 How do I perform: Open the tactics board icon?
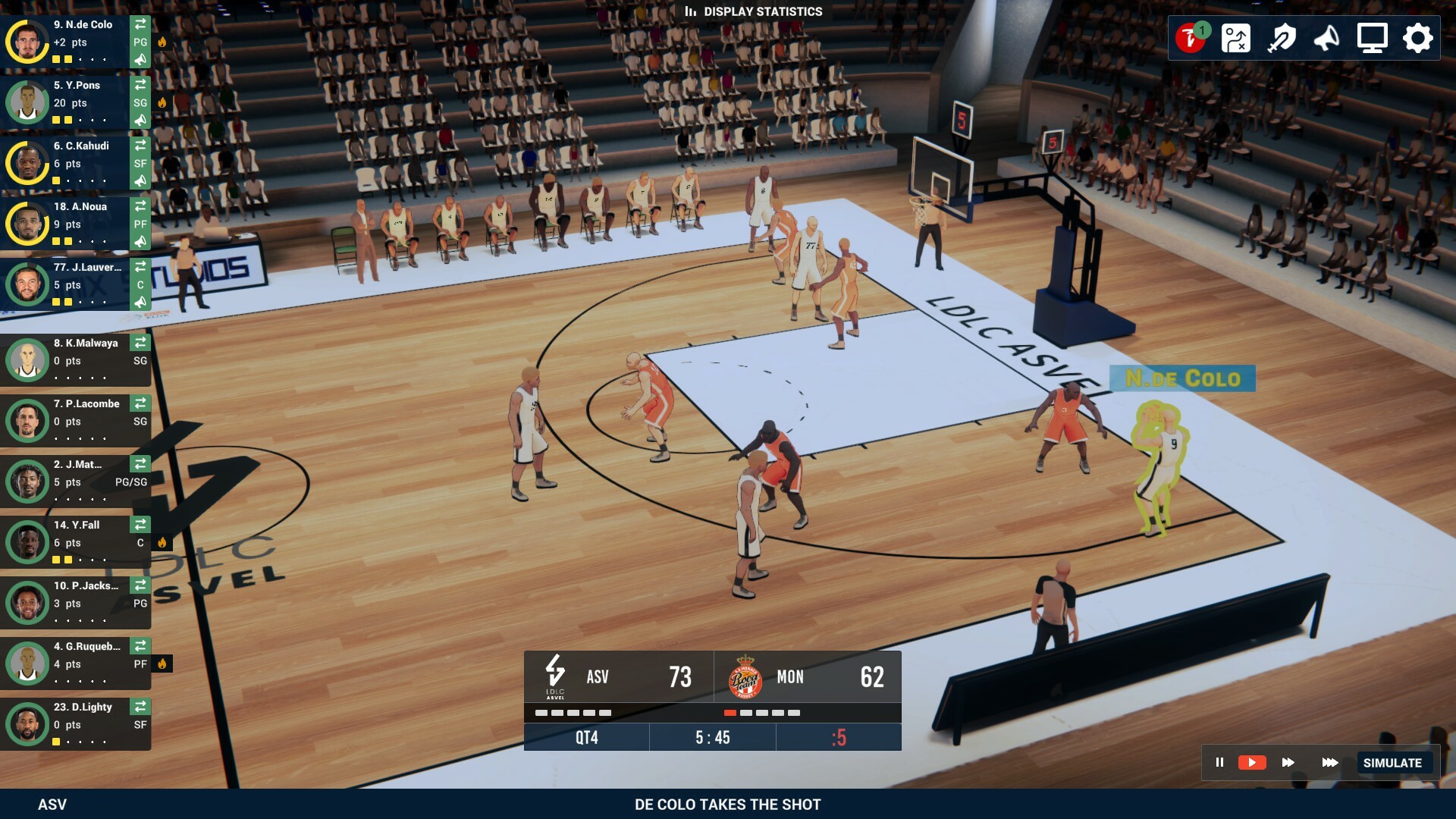click(1237, 36)
